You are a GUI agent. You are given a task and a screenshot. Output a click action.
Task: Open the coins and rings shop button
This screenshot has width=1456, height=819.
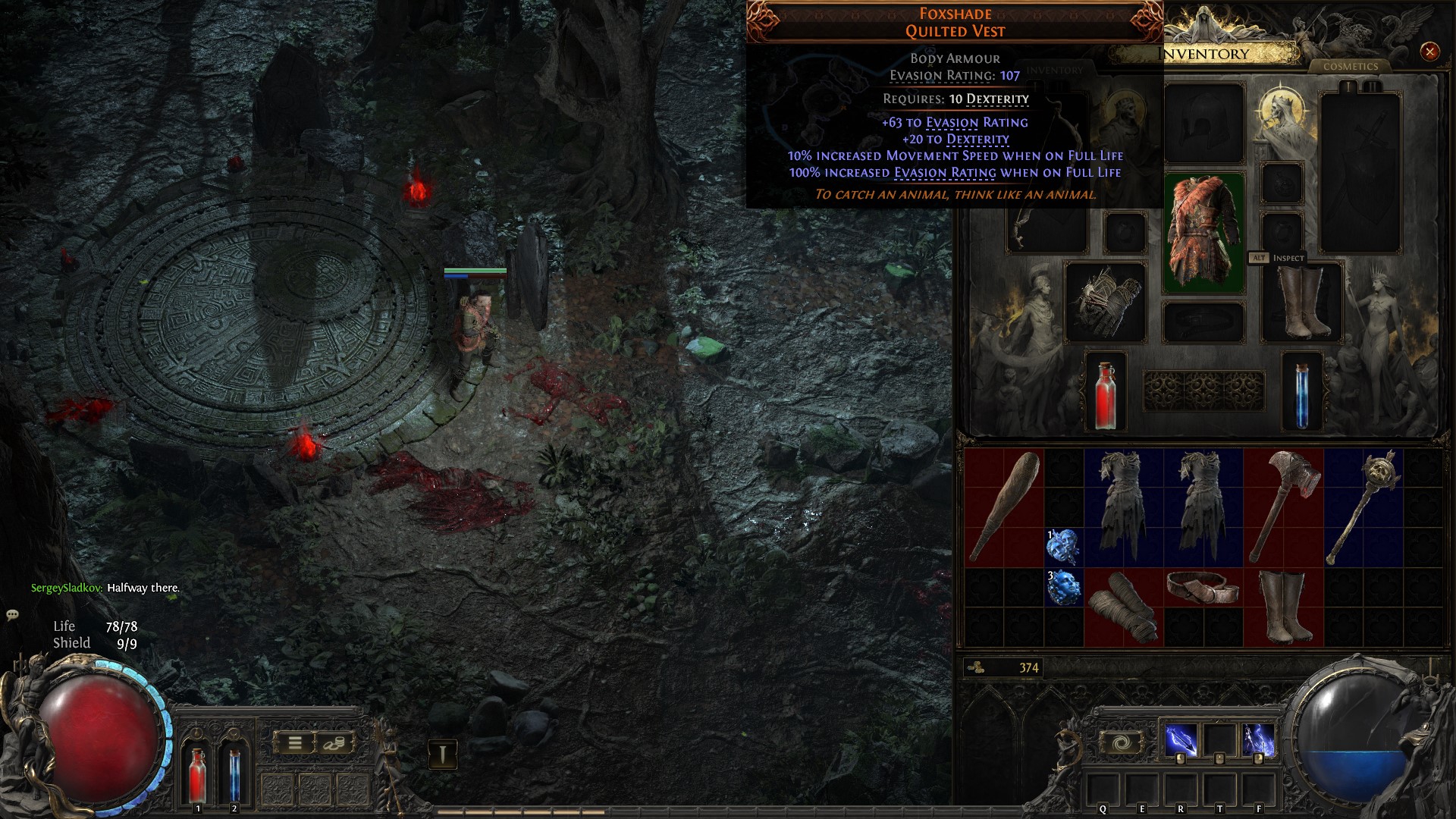click(333, 743)
